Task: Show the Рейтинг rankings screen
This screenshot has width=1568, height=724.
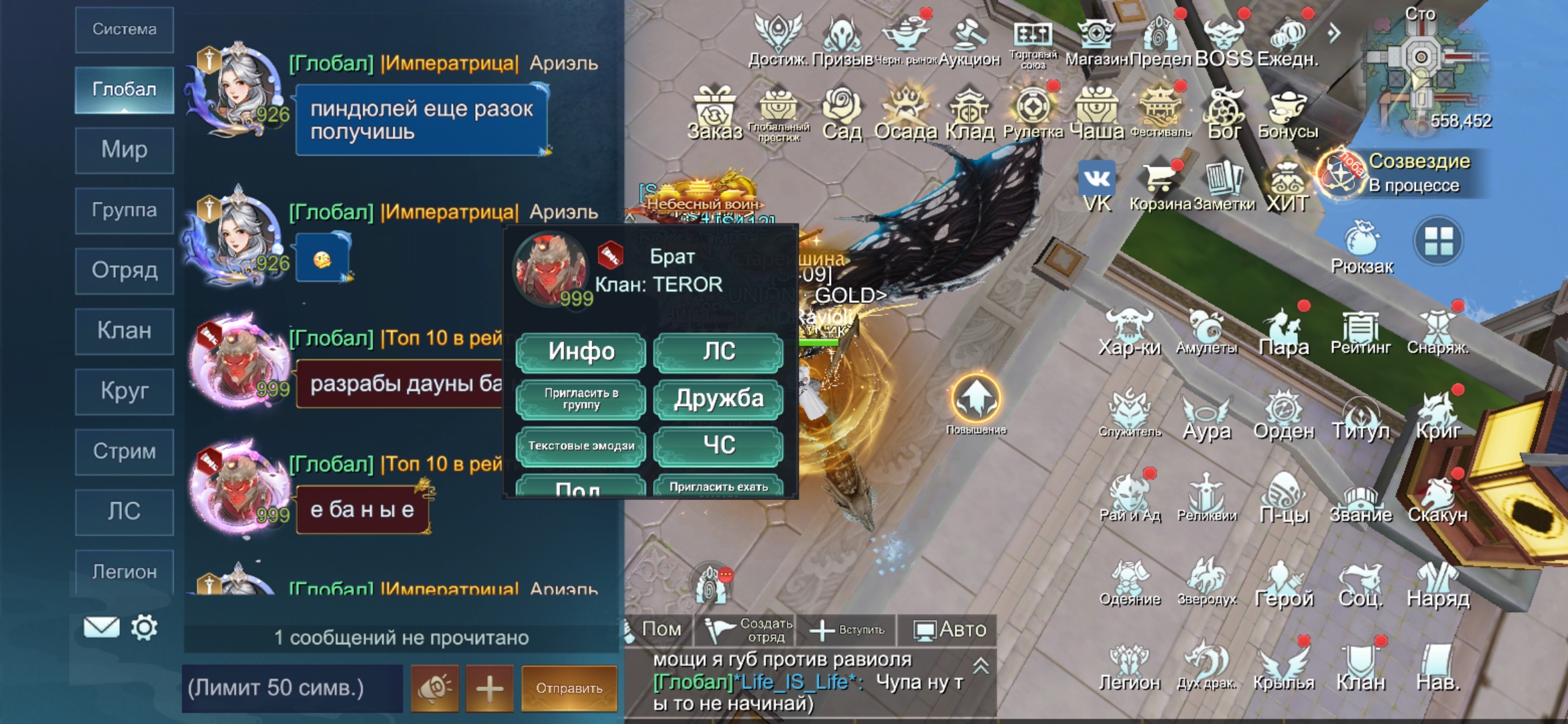Action: click(1360, 333)
